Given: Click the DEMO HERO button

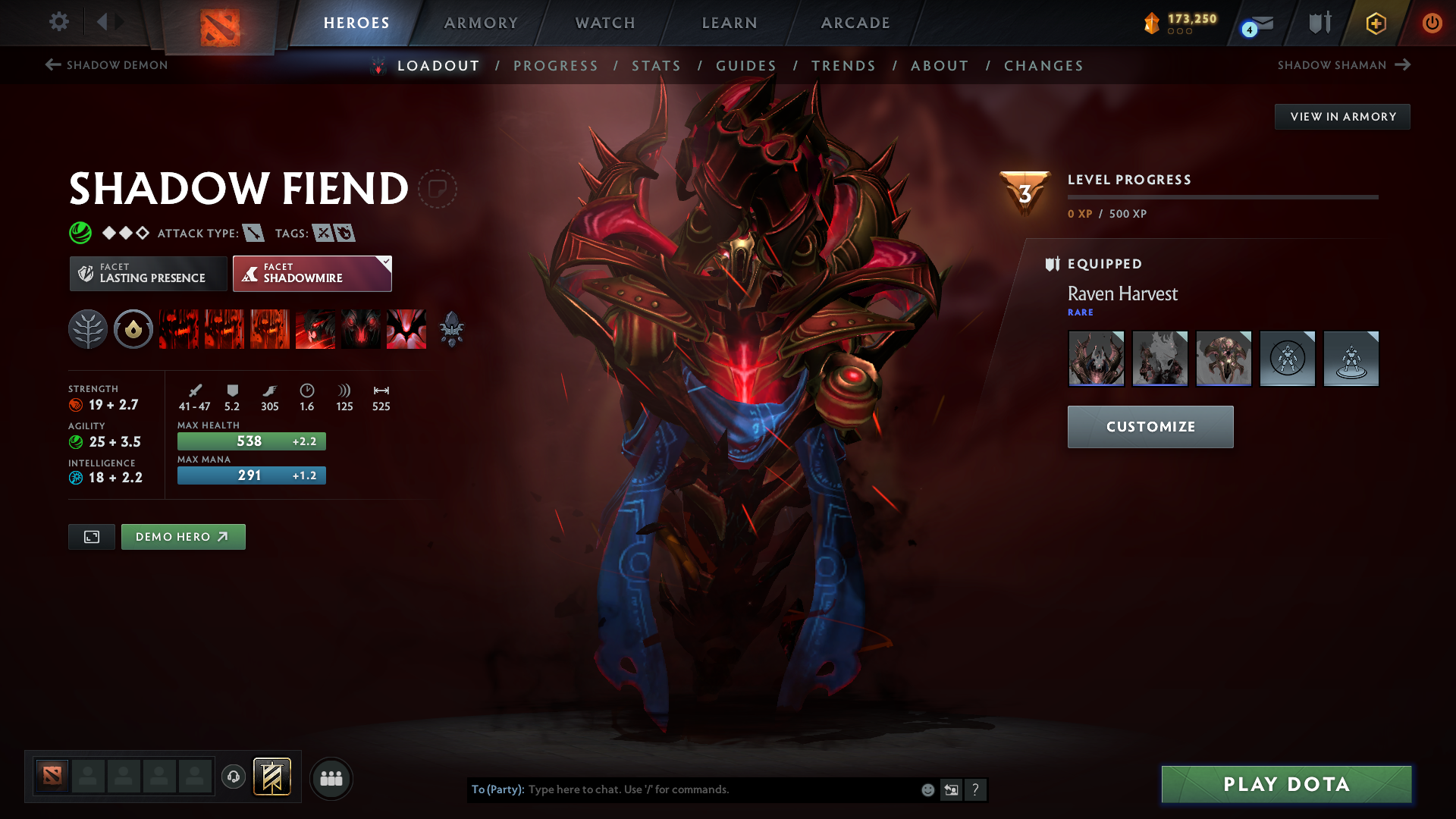Looking at the screenshot, I should pos(183,536).
